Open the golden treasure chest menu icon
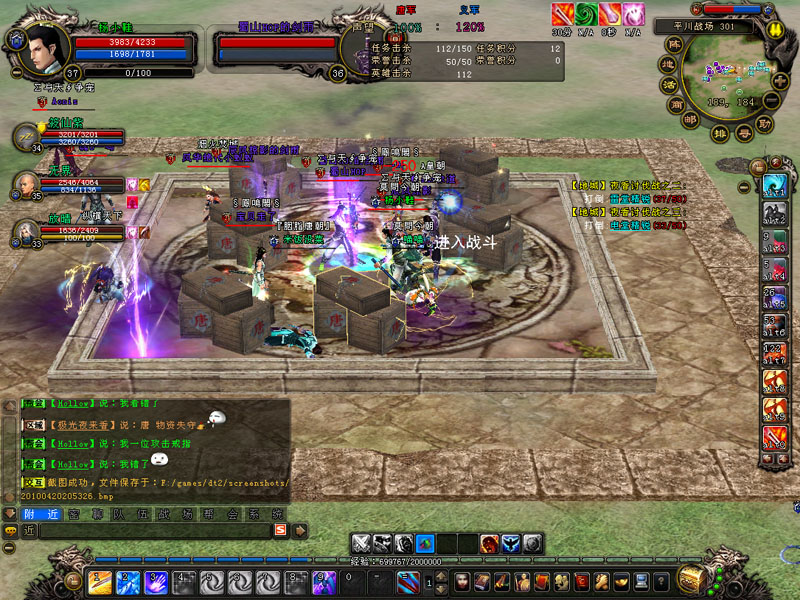Screen dimensions: 800x600 (689, 579)
